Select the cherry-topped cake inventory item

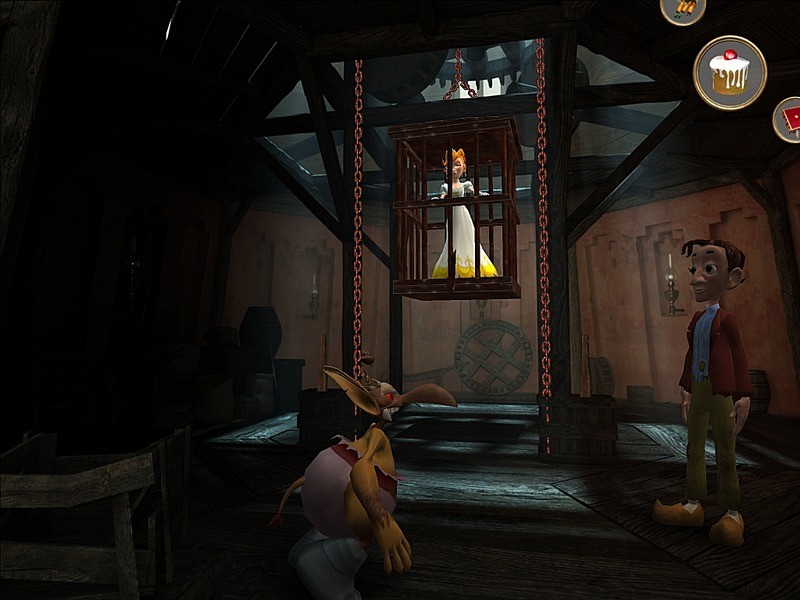[730, 72]
